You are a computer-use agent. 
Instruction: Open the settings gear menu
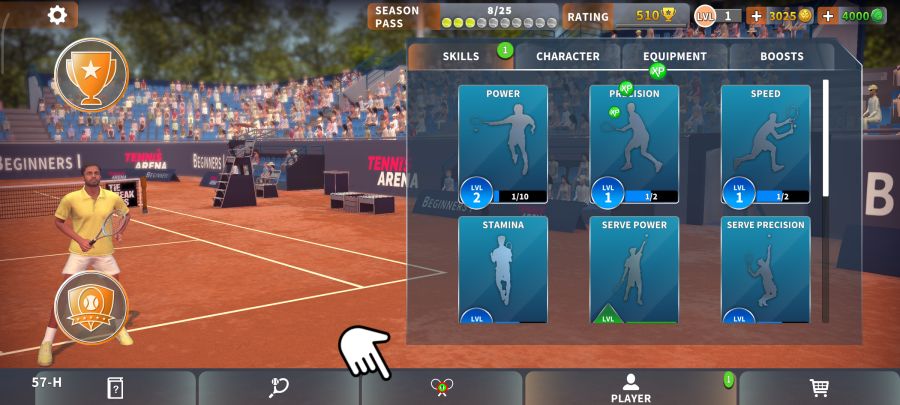57,15
